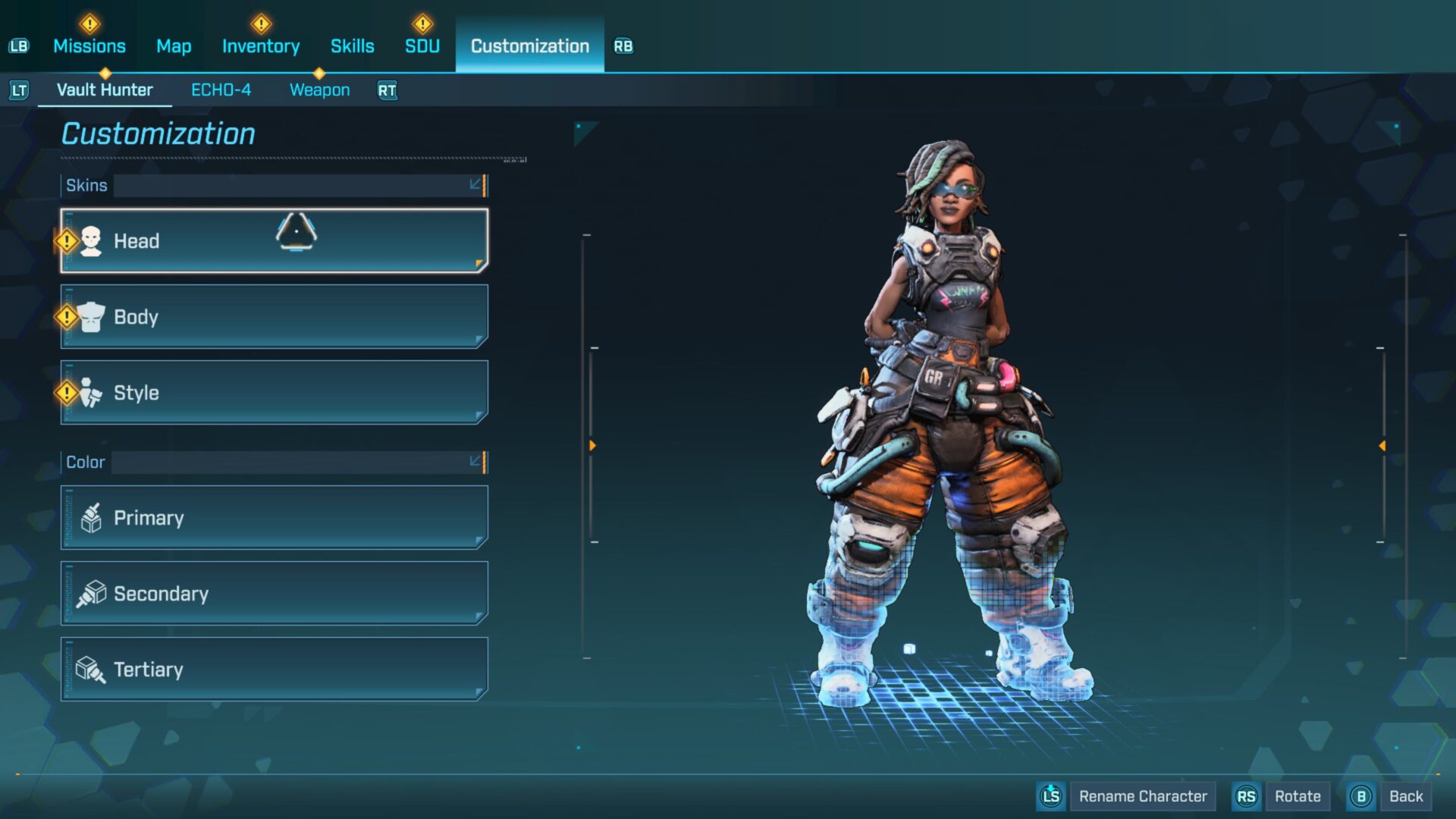Edit the Primary color
Screen dimensions: 1456x819
274,518
